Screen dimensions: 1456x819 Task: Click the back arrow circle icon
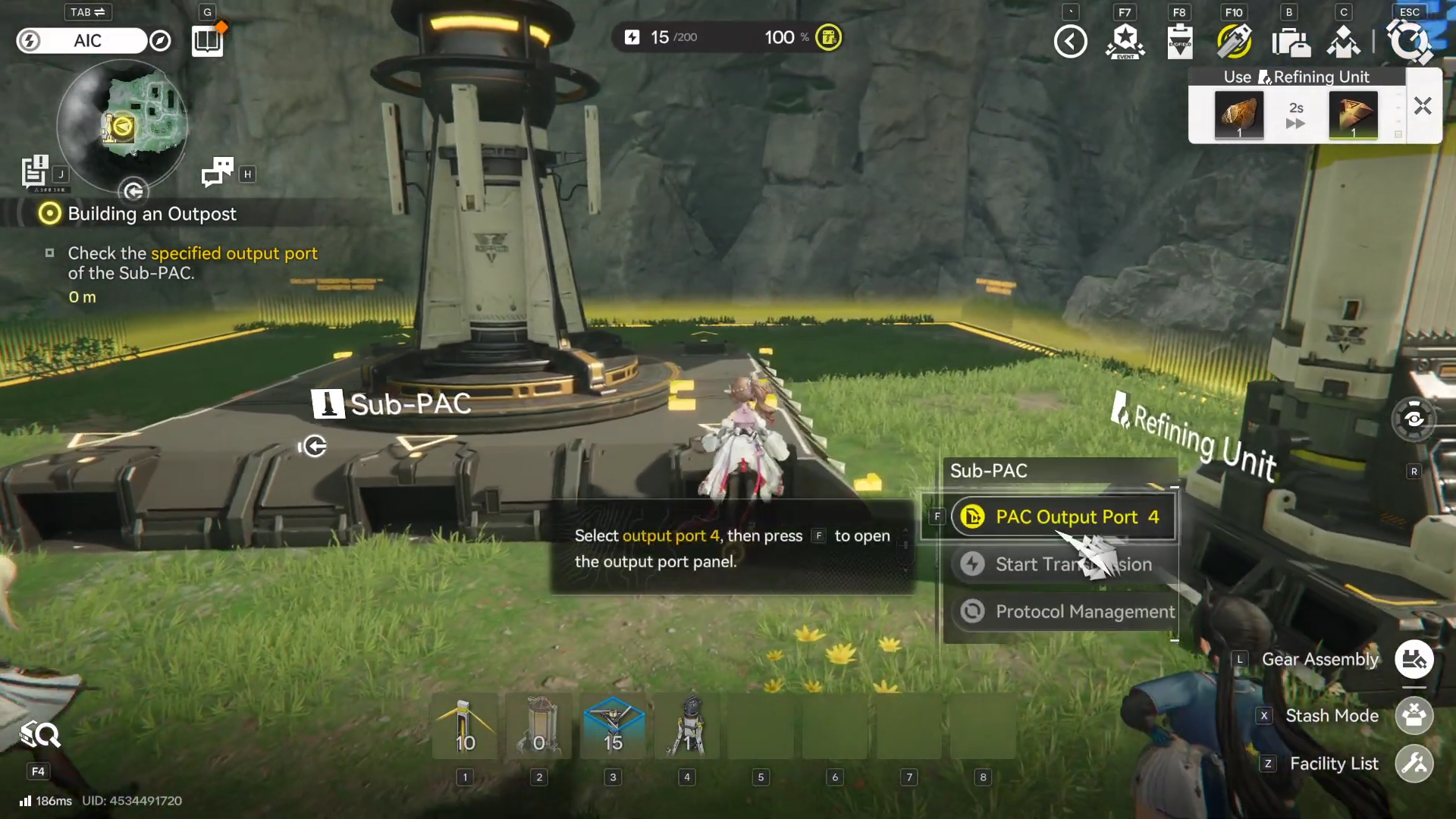(1070, 41)
